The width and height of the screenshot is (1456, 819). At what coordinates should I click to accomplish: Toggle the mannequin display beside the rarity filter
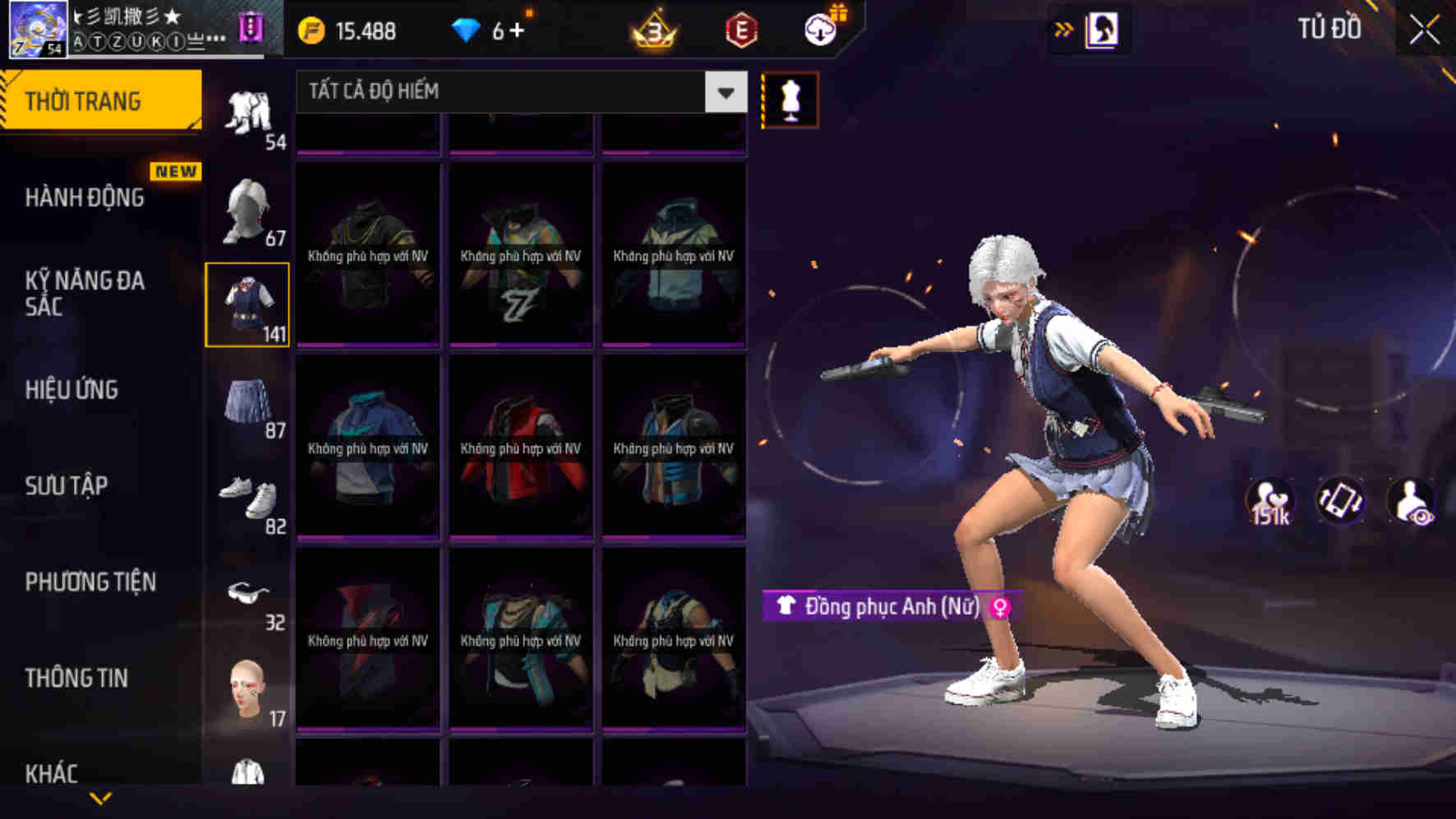click(x=790, y=95)
